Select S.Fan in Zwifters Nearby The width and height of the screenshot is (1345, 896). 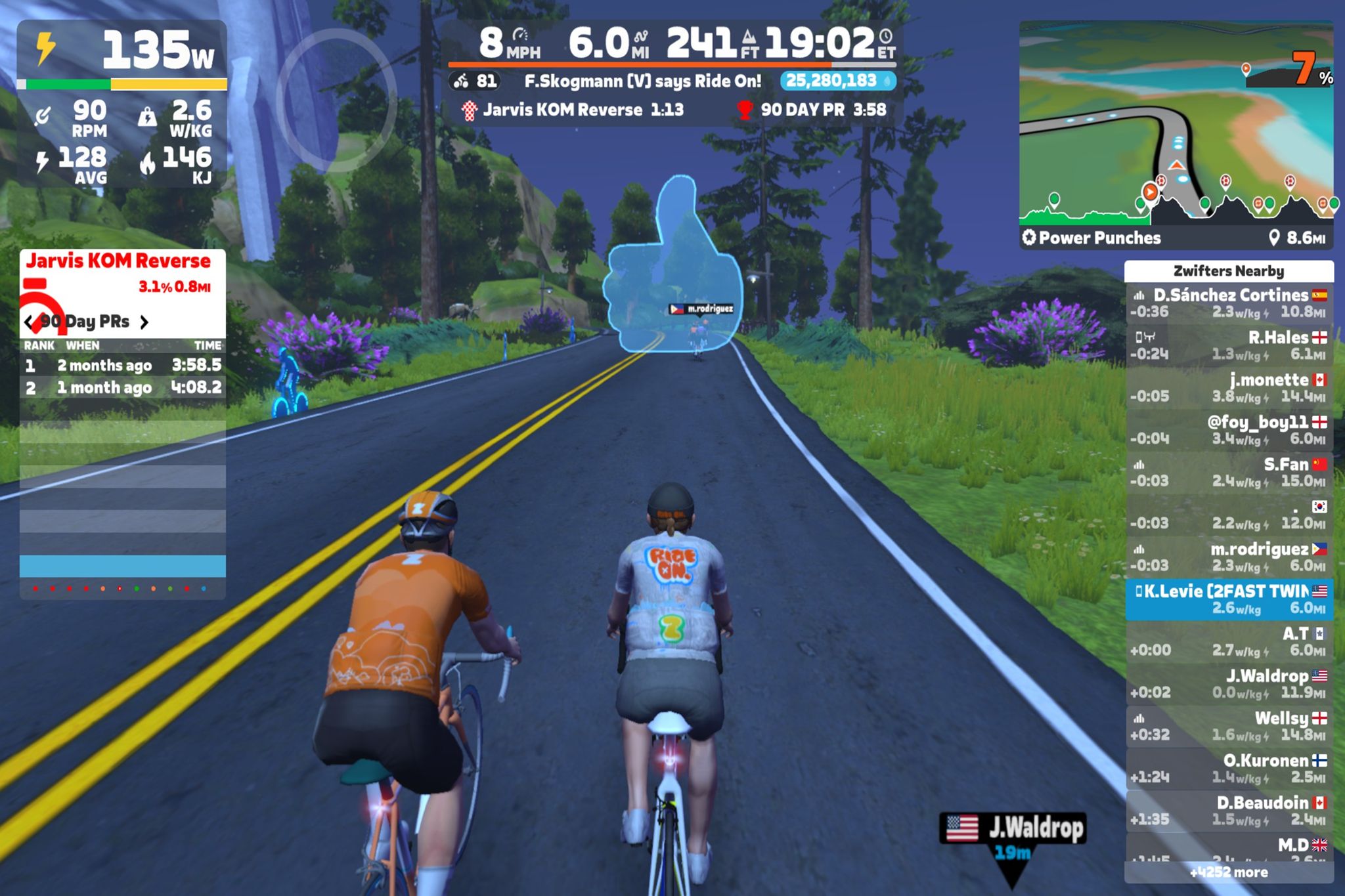pyautogui.click(x=1228, y=473)
